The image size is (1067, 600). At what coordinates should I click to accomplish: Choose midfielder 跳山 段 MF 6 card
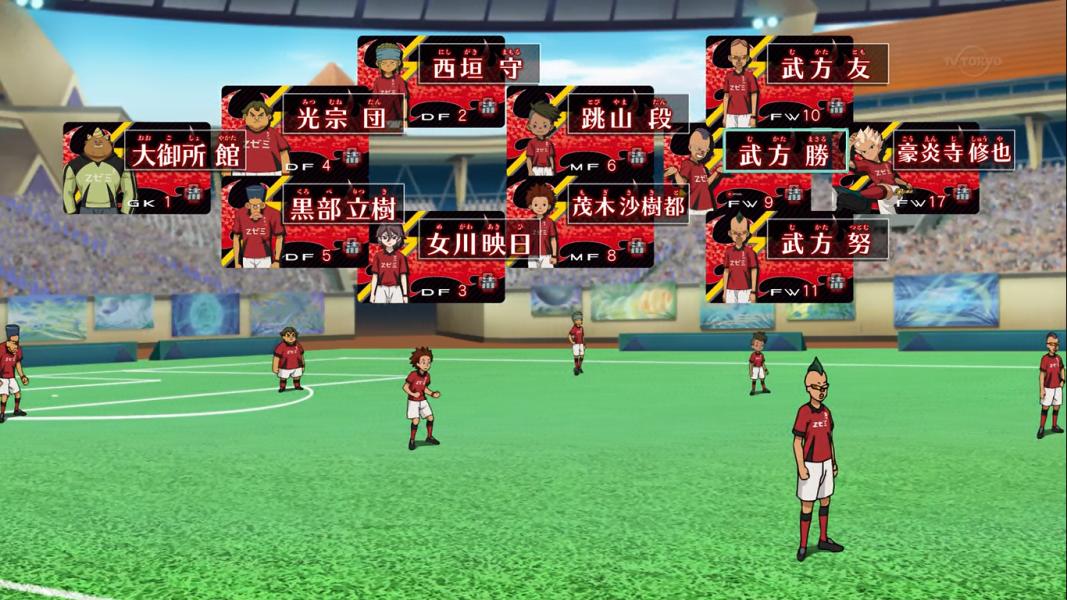point(581,130)
